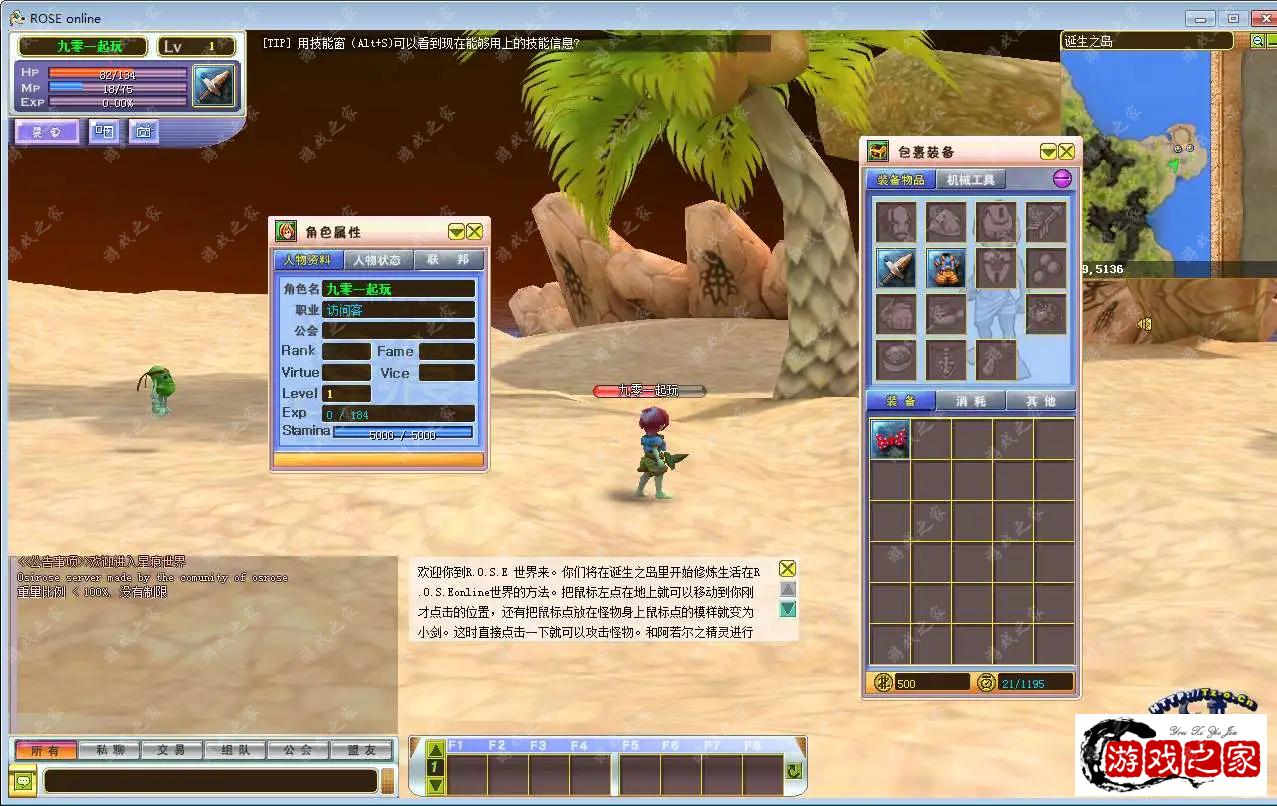Viewport: 1277px width, 806px height.
Task: Close the tutorial welcome message box
Action: 788,568
